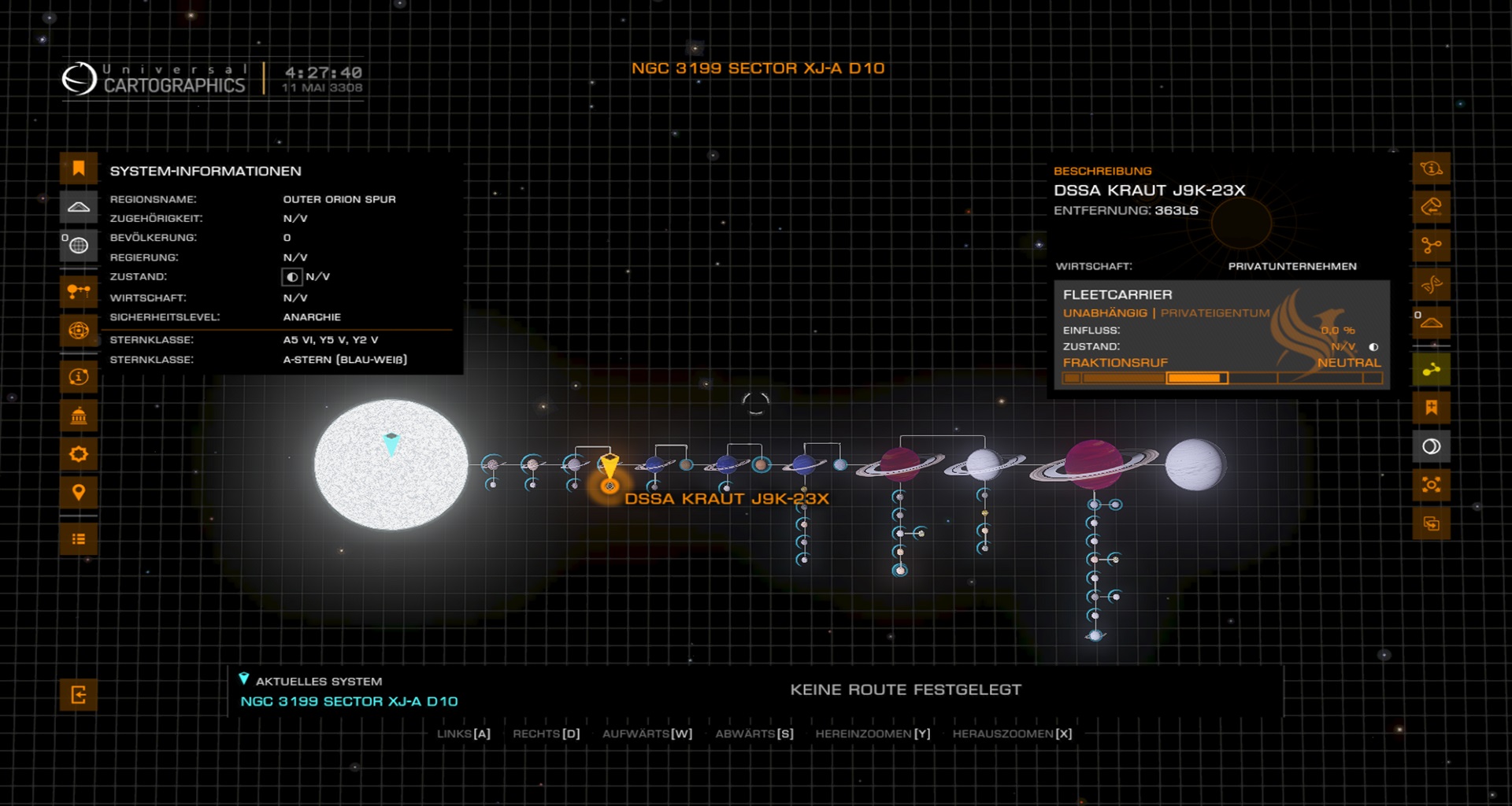Open the government building icon tab
This screenshot has width=1512, height=806.
click(x=79, y=416)
